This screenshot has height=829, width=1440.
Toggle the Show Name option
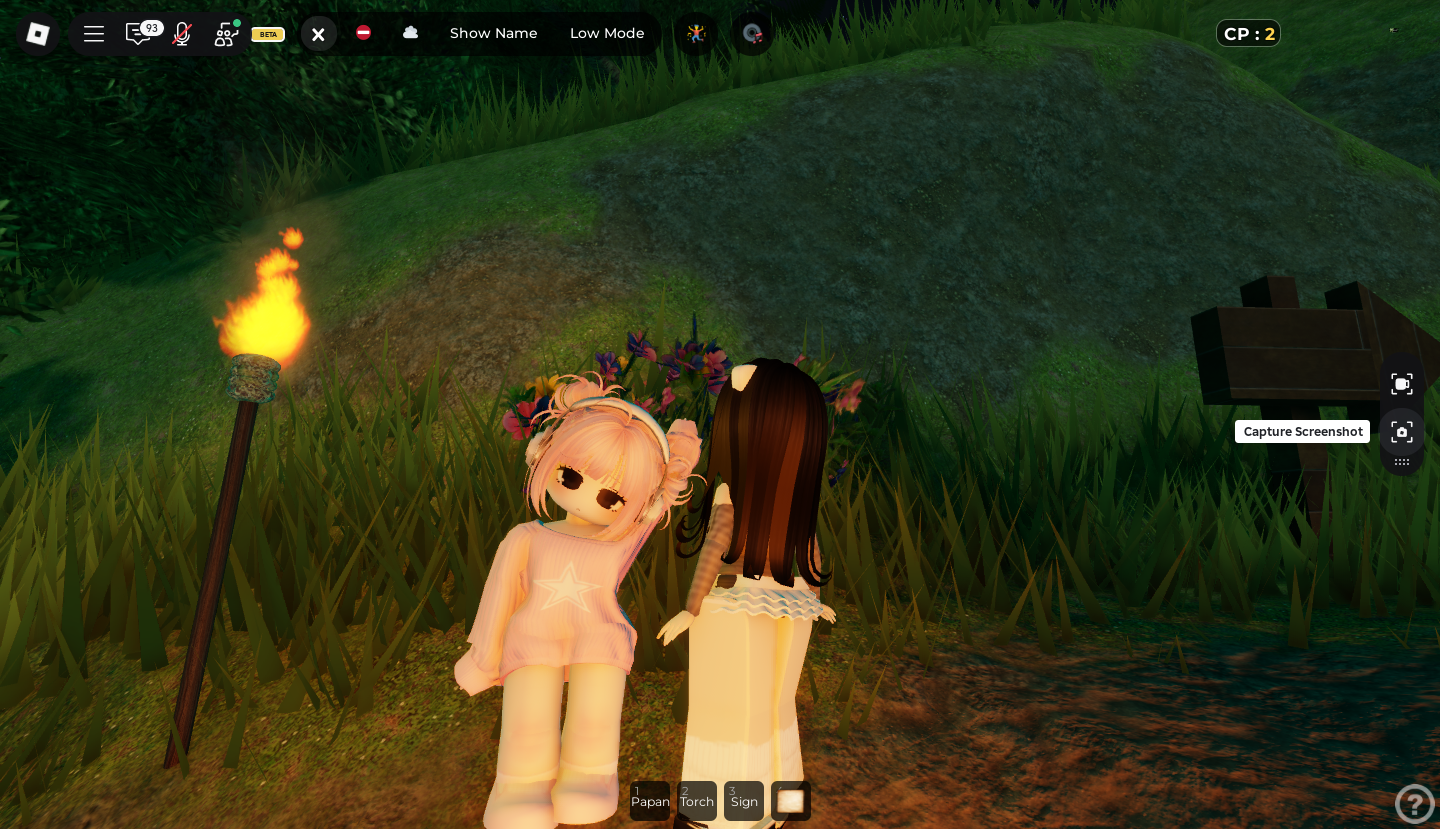point(493,33)
